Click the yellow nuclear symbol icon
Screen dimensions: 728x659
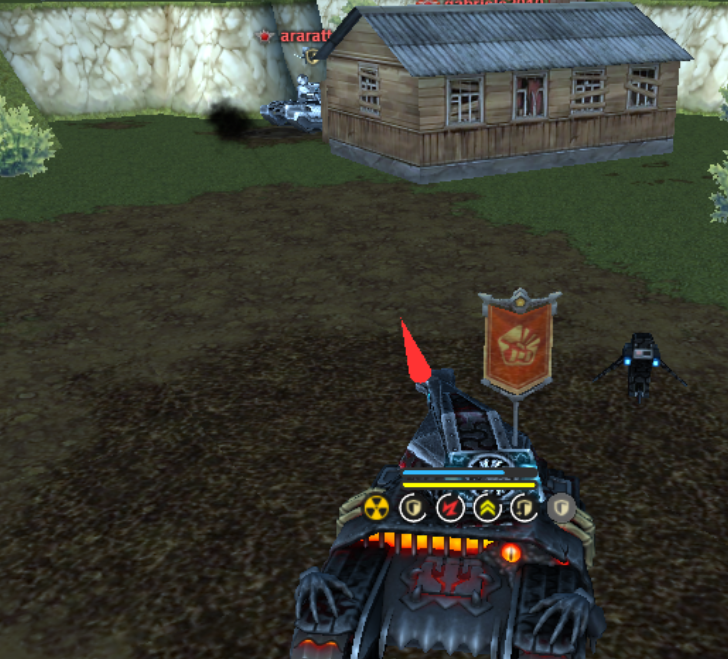click(377, 508)
